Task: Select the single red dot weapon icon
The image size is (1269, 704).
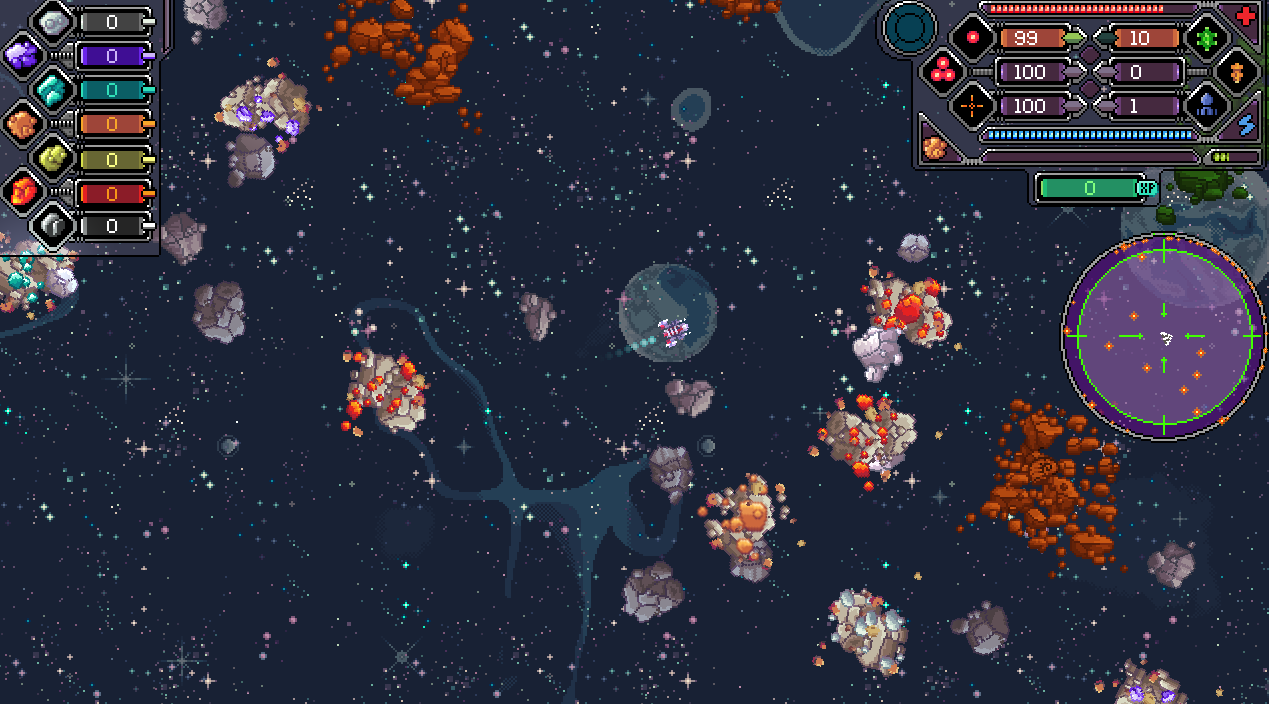Action: (972, 38)
